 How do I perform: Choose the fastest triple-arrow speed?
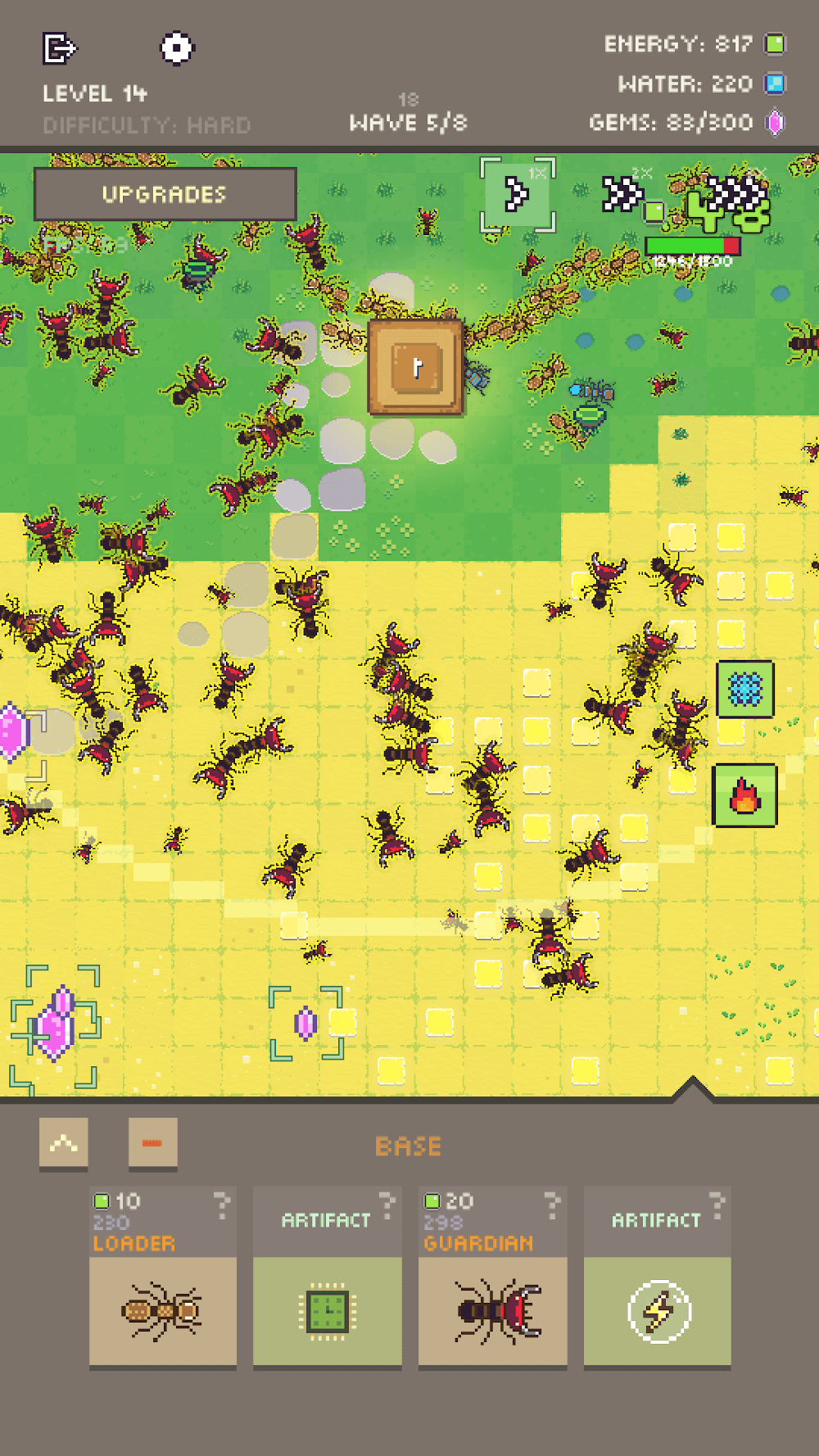pos(736,194)
